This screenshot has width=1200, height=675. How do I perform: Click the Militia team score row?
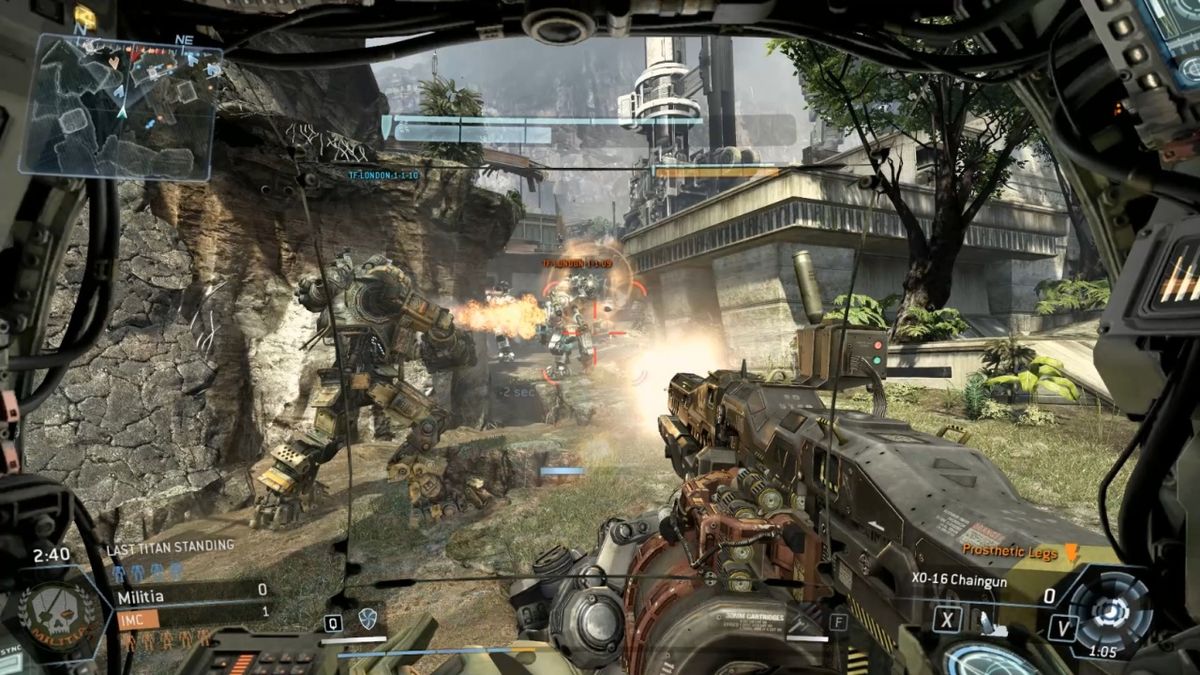[x=190, y=591]
